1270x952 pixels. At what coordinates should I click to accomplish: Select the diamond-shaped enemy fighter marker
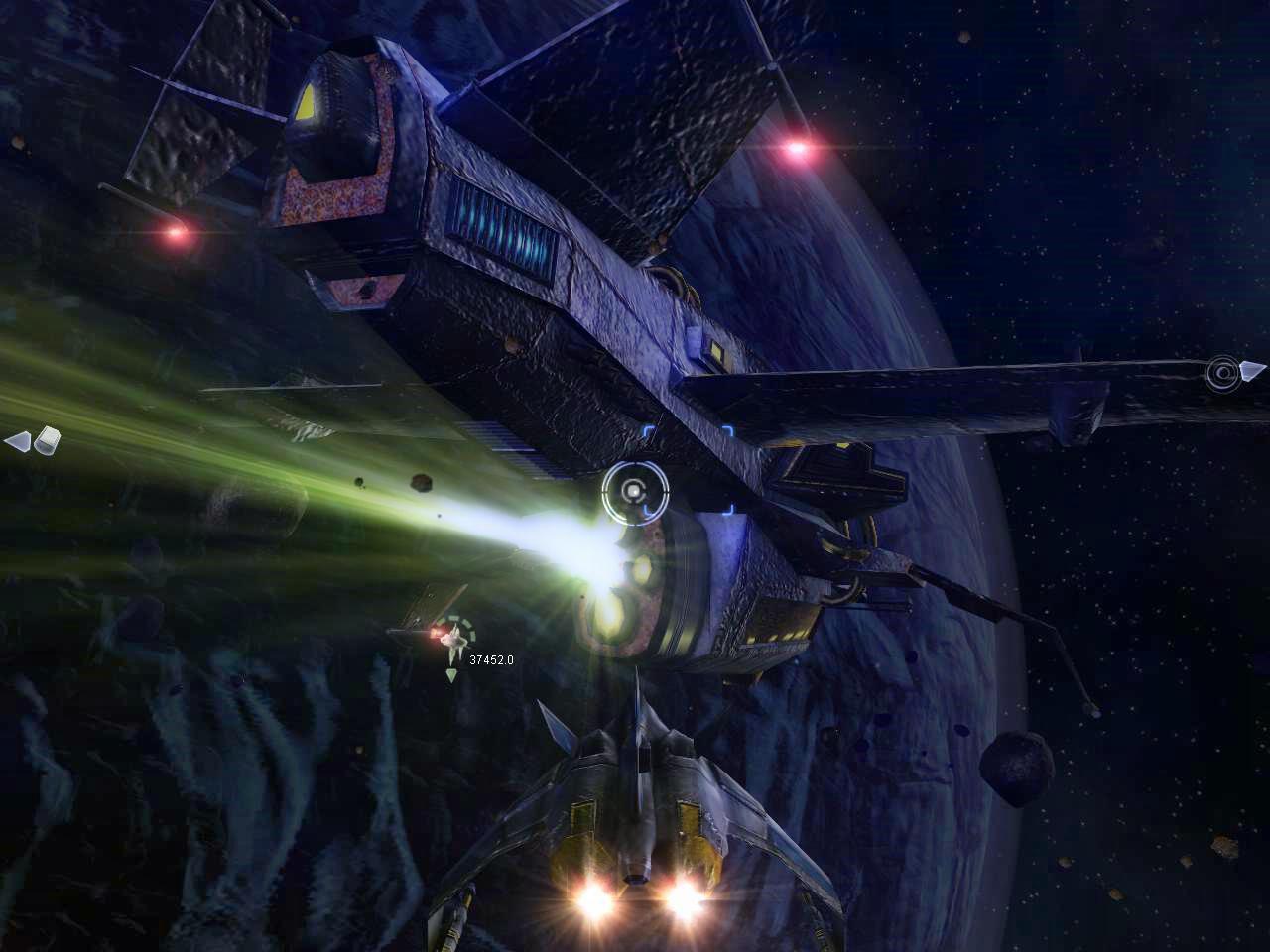click(455, 640)
